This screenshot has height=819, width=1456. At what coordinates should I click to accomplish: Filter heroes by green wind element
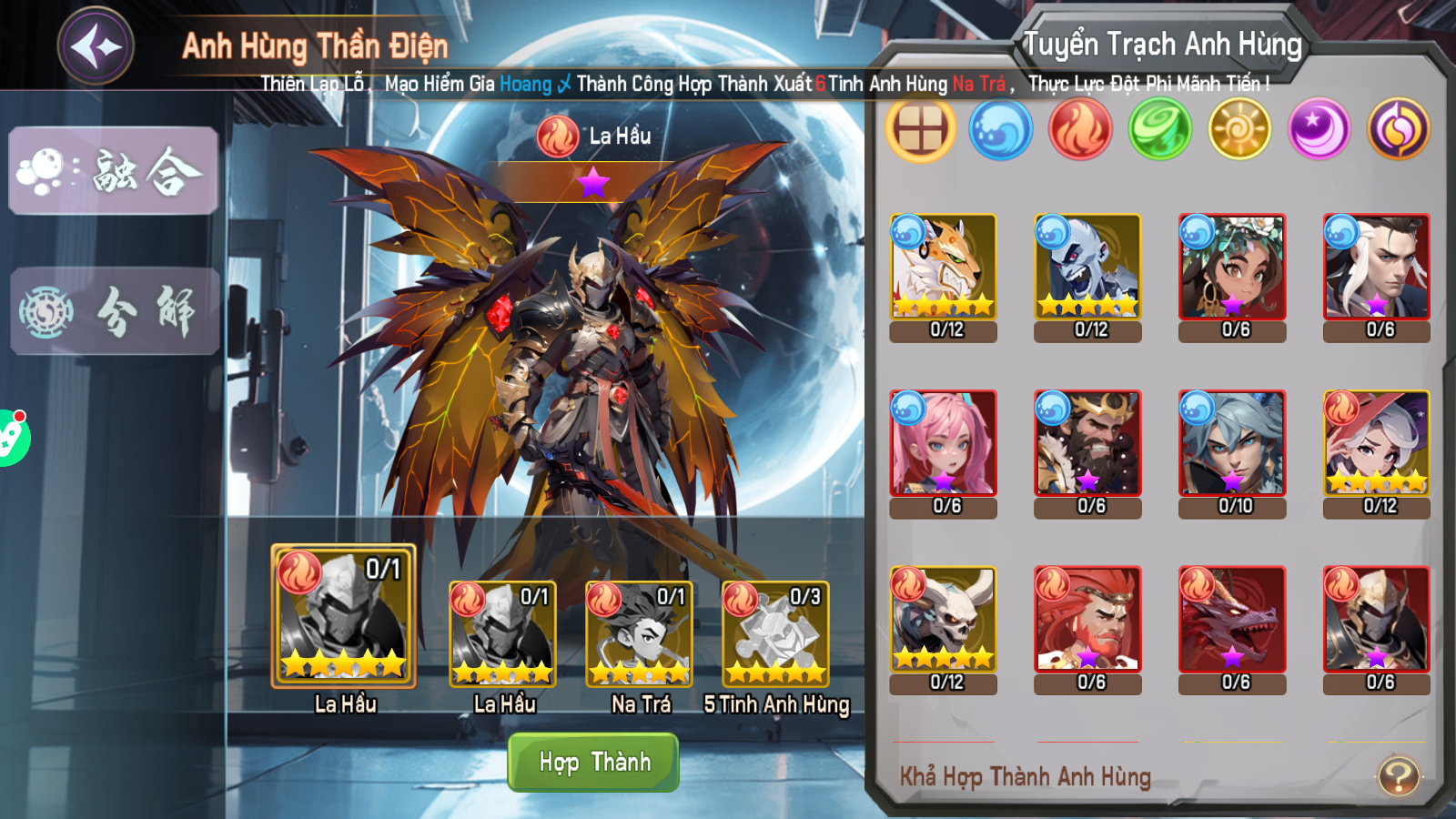click(1159, 130)
